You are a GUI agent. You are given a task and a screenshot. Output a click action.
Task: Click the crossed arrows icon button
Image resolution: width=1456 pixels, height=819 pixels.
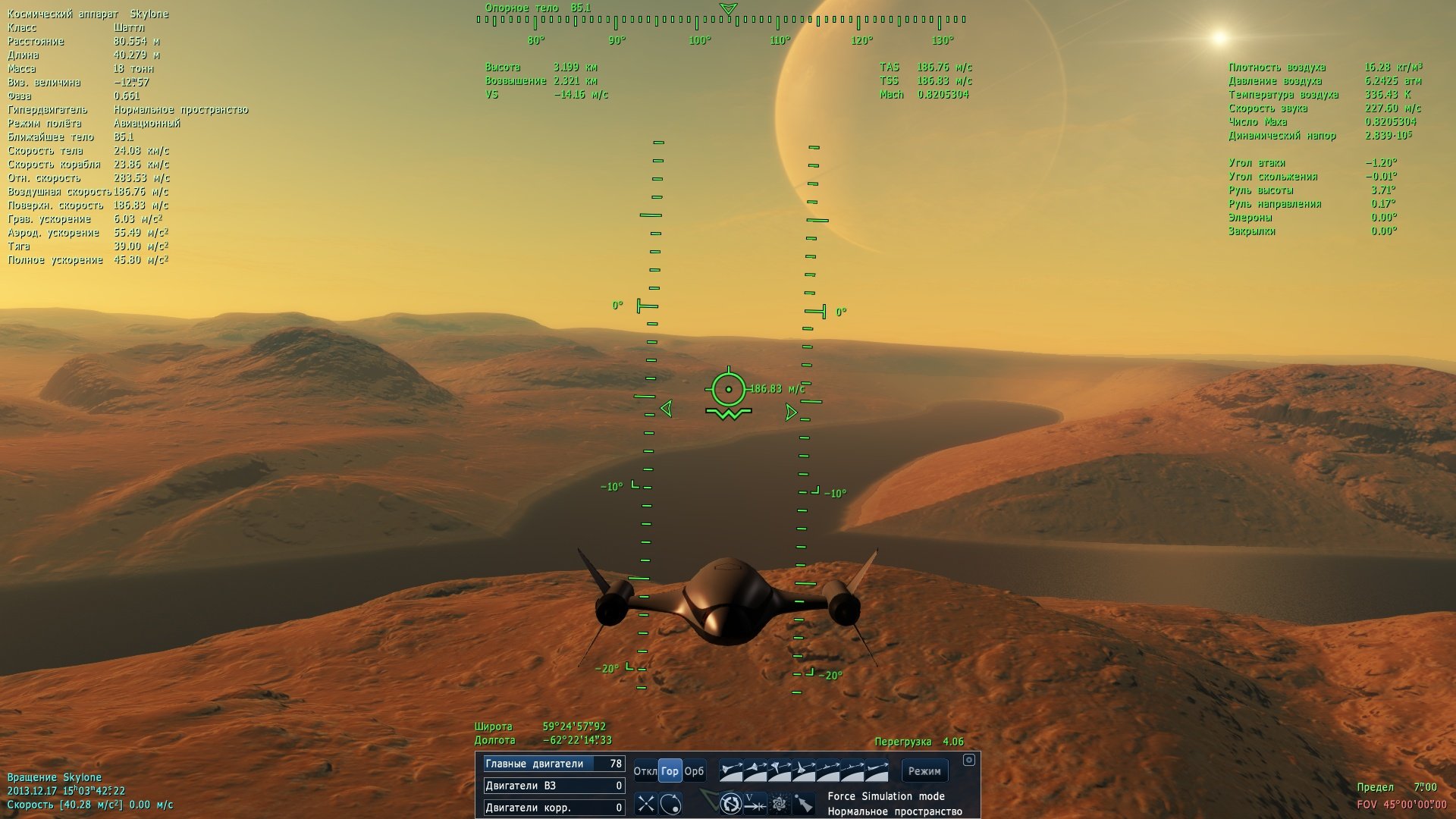645,803
